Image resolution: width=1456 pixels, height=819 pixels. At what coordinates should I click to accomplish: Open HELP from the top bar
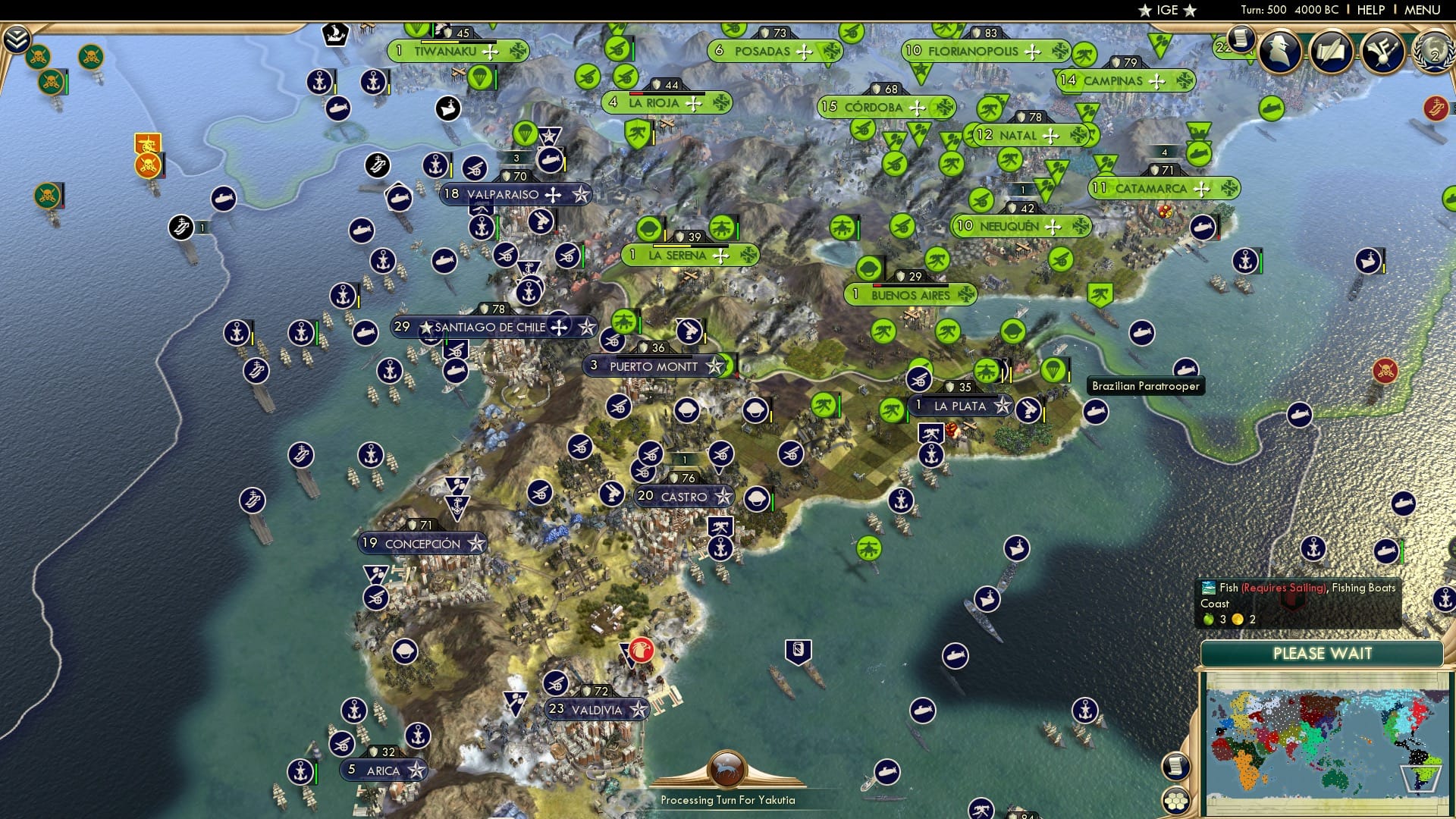1370,10
